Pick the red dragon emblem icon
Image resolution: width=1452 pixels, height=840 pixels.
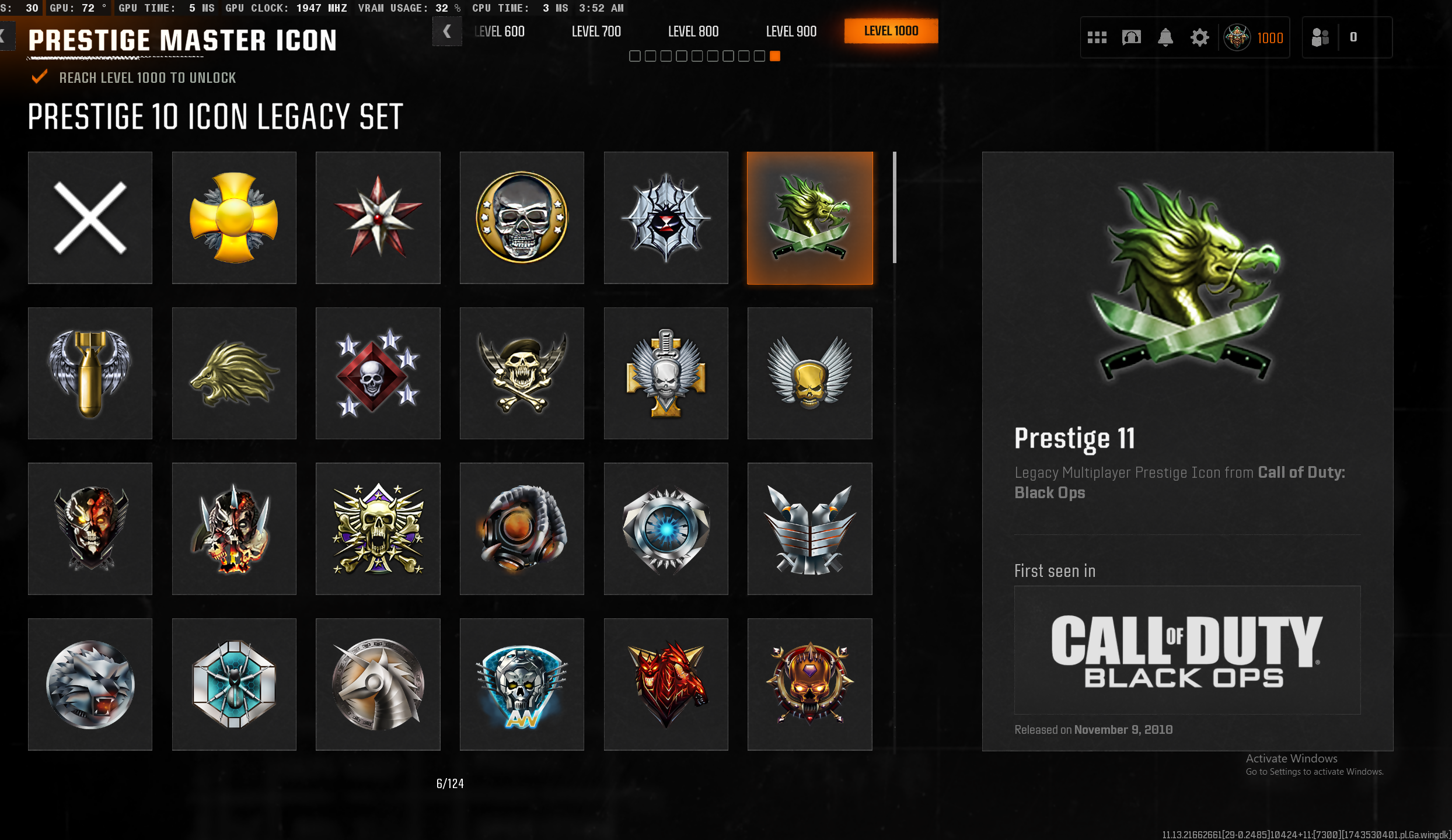coord(666,684)
